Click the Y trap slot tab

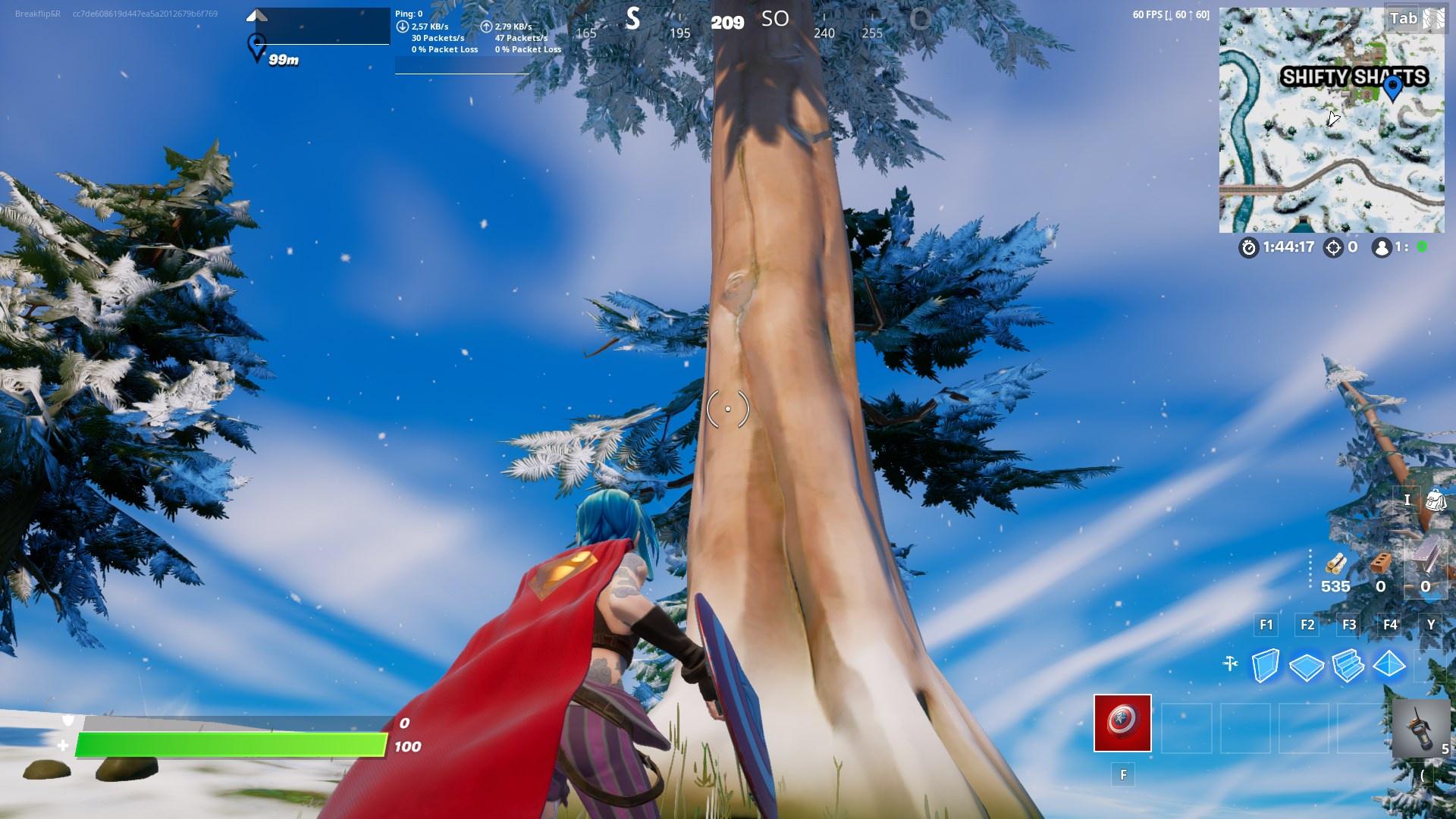[x=1430, y=625]
